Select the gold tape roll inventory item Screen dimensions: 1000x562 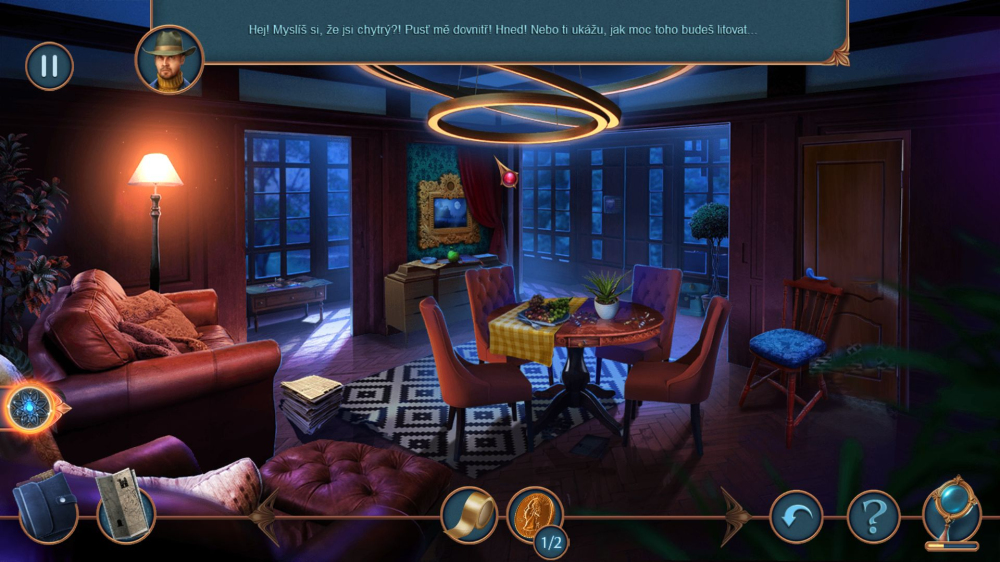(469, 515)
